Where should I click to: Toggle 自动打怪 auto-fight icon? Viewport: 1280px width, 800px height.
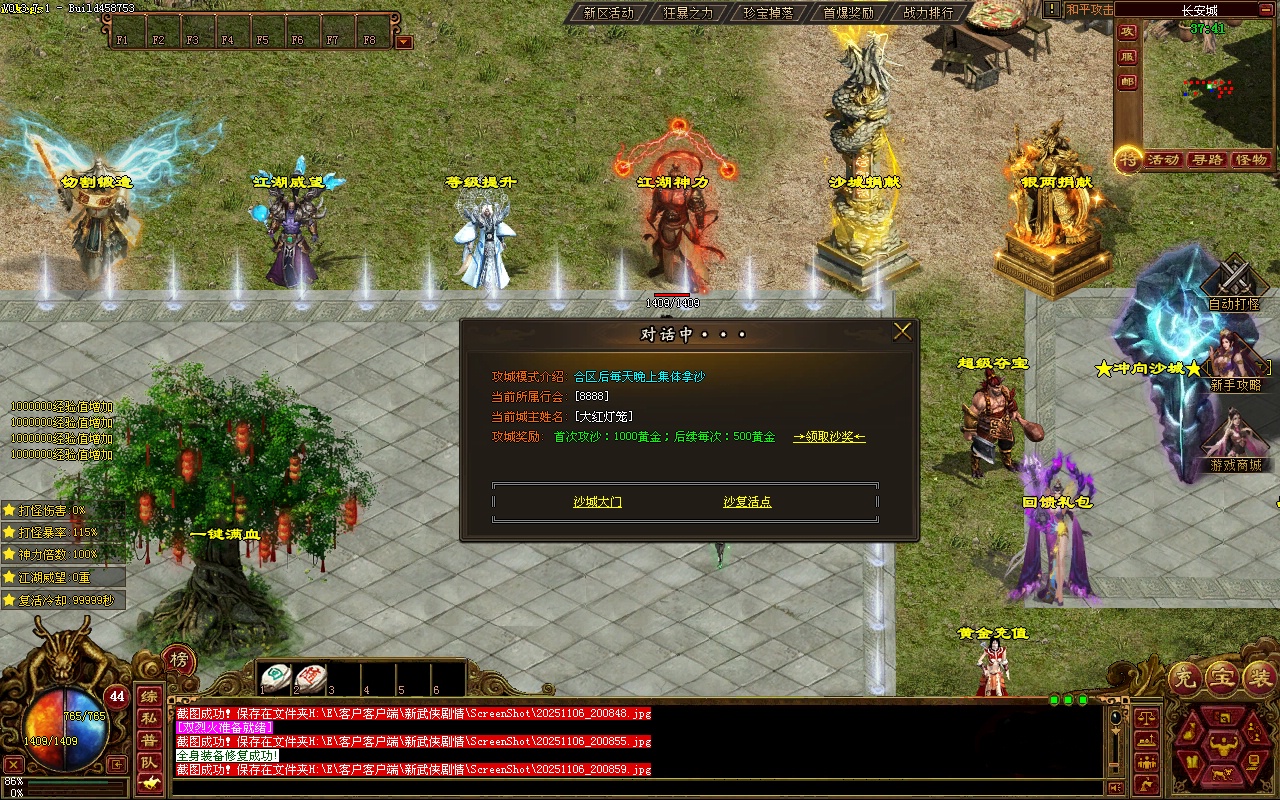click(x=1234, y=280)
